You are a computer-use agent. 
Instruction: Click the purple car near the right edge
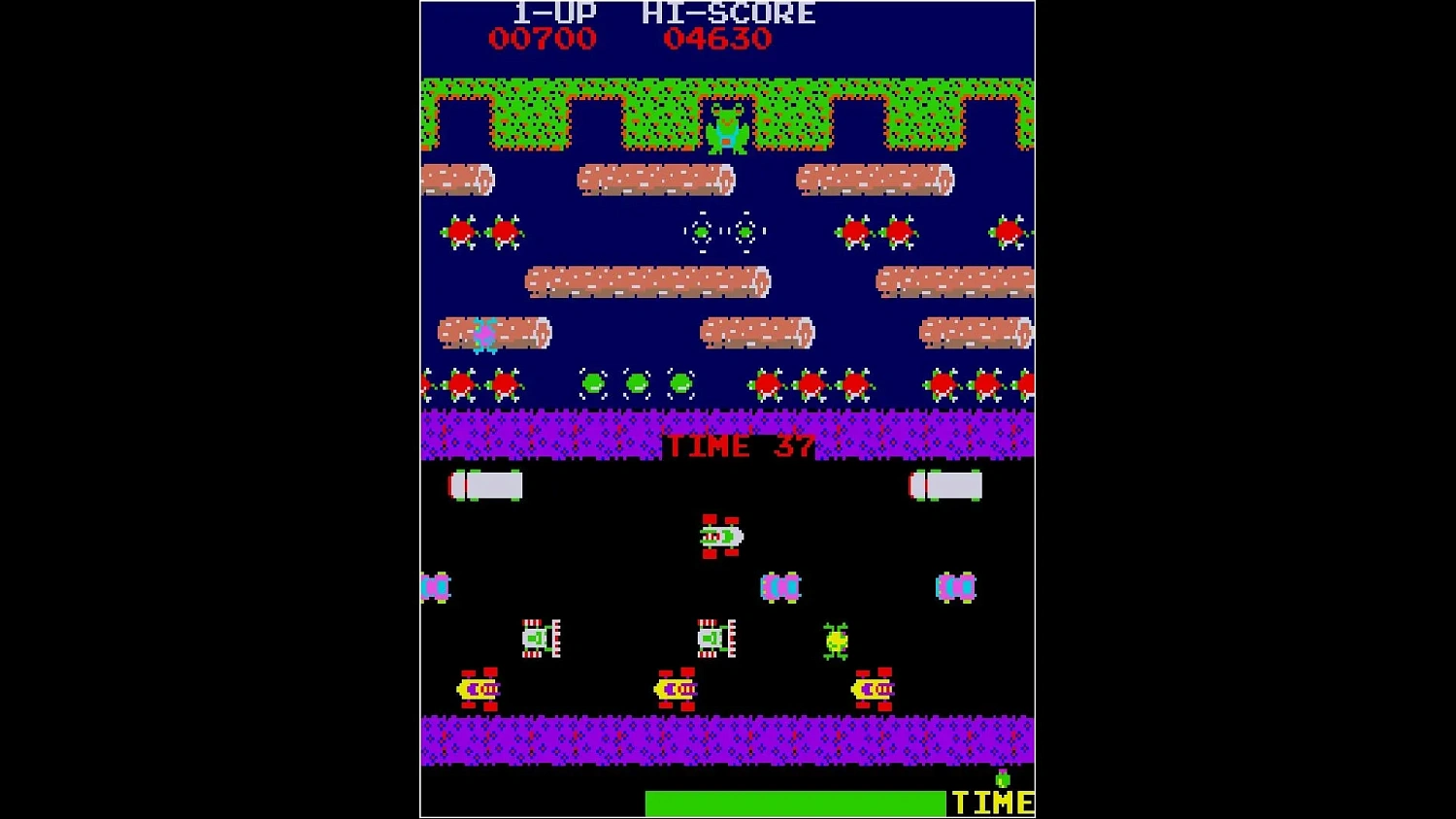point(956,587)
